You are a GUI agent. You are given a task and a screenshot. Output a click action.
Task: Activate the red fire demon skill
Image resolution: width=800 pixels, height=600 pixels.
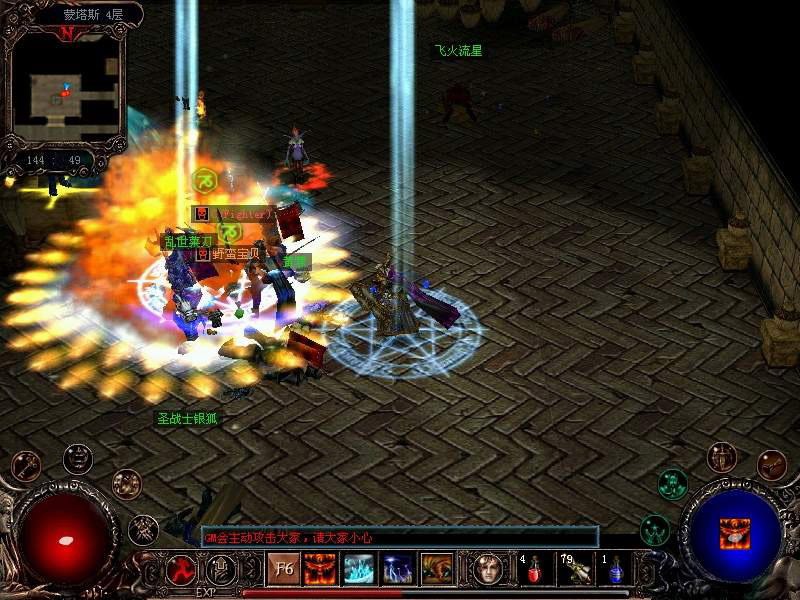pyautogui.click(x=320, y=570)
